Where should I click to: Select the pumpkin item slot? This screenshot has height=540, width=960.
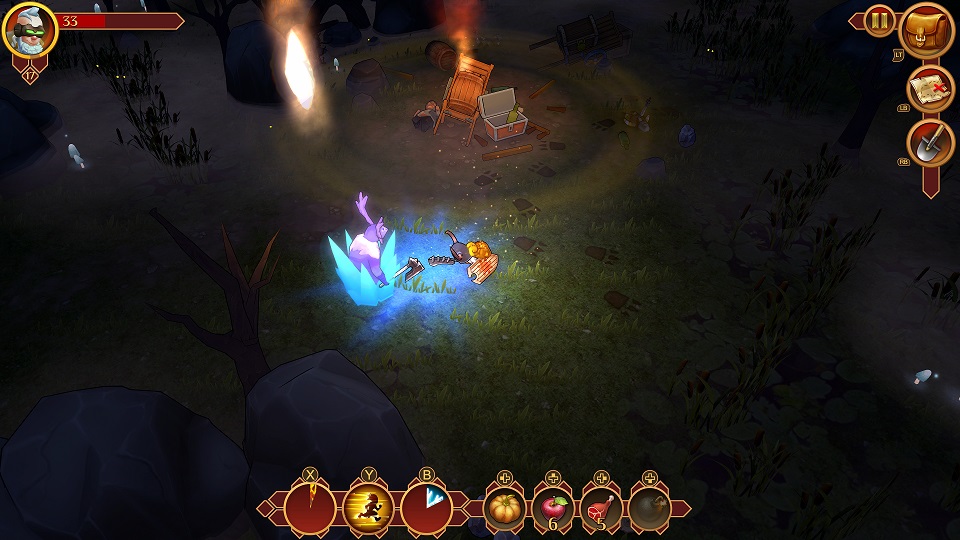pyautogui.click(x=505, y=509)
